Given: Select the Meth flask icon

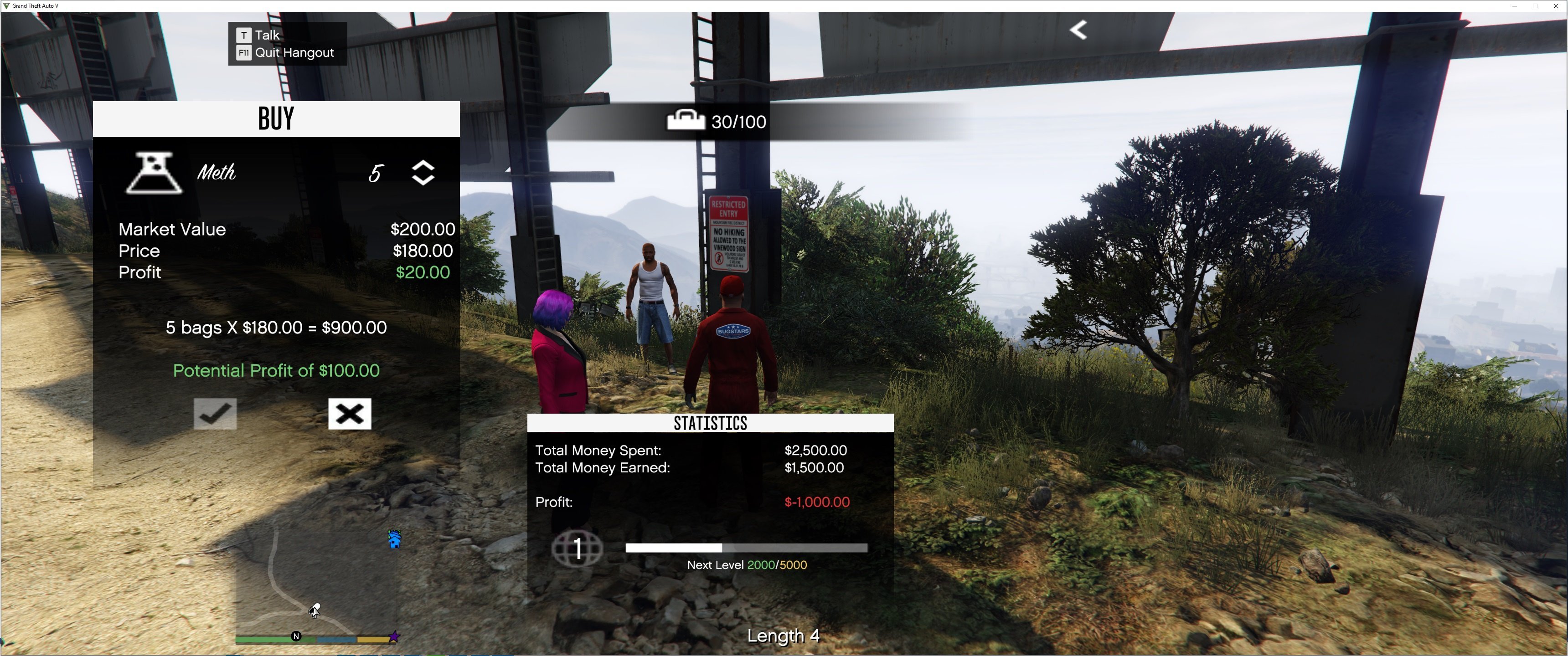Looking at the screenshot, I should tap(154, 174).
